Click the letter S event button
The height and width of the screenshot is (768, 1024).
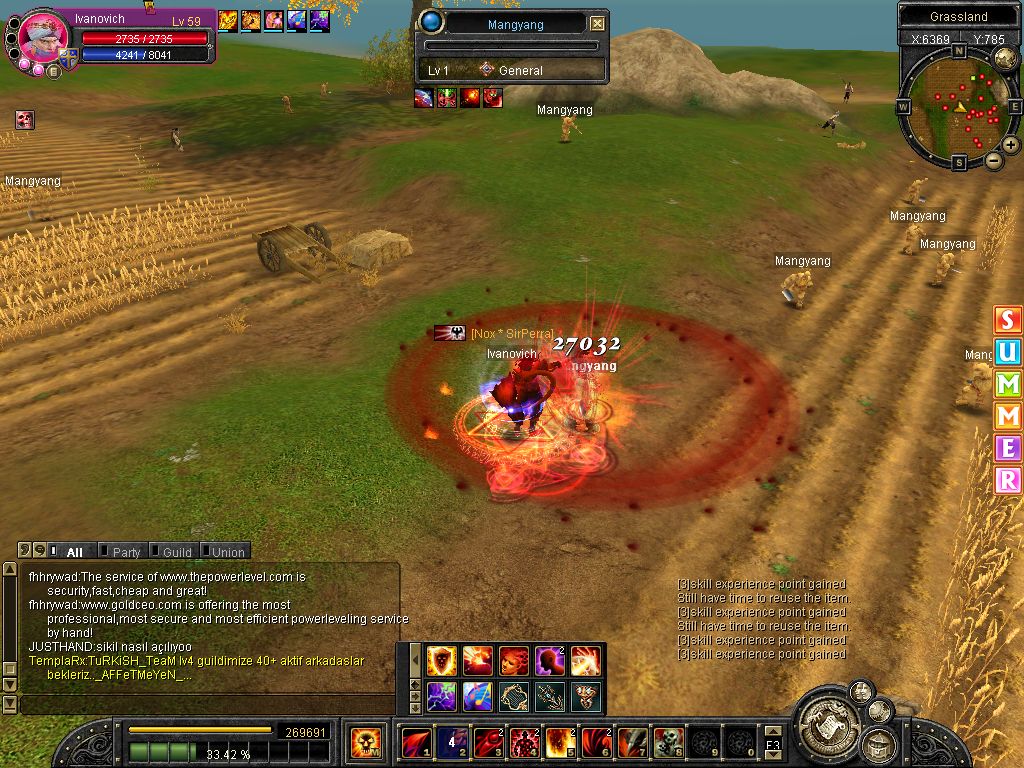(x=1007, y=320)
